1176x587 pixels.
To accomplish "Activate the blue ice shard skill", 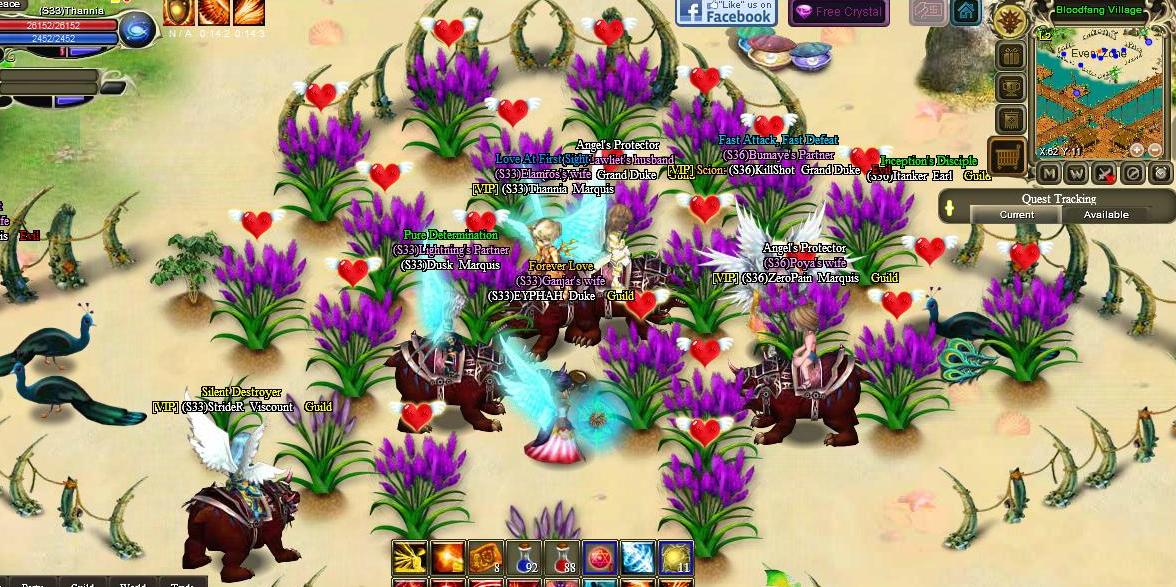I will coord(637,558).
